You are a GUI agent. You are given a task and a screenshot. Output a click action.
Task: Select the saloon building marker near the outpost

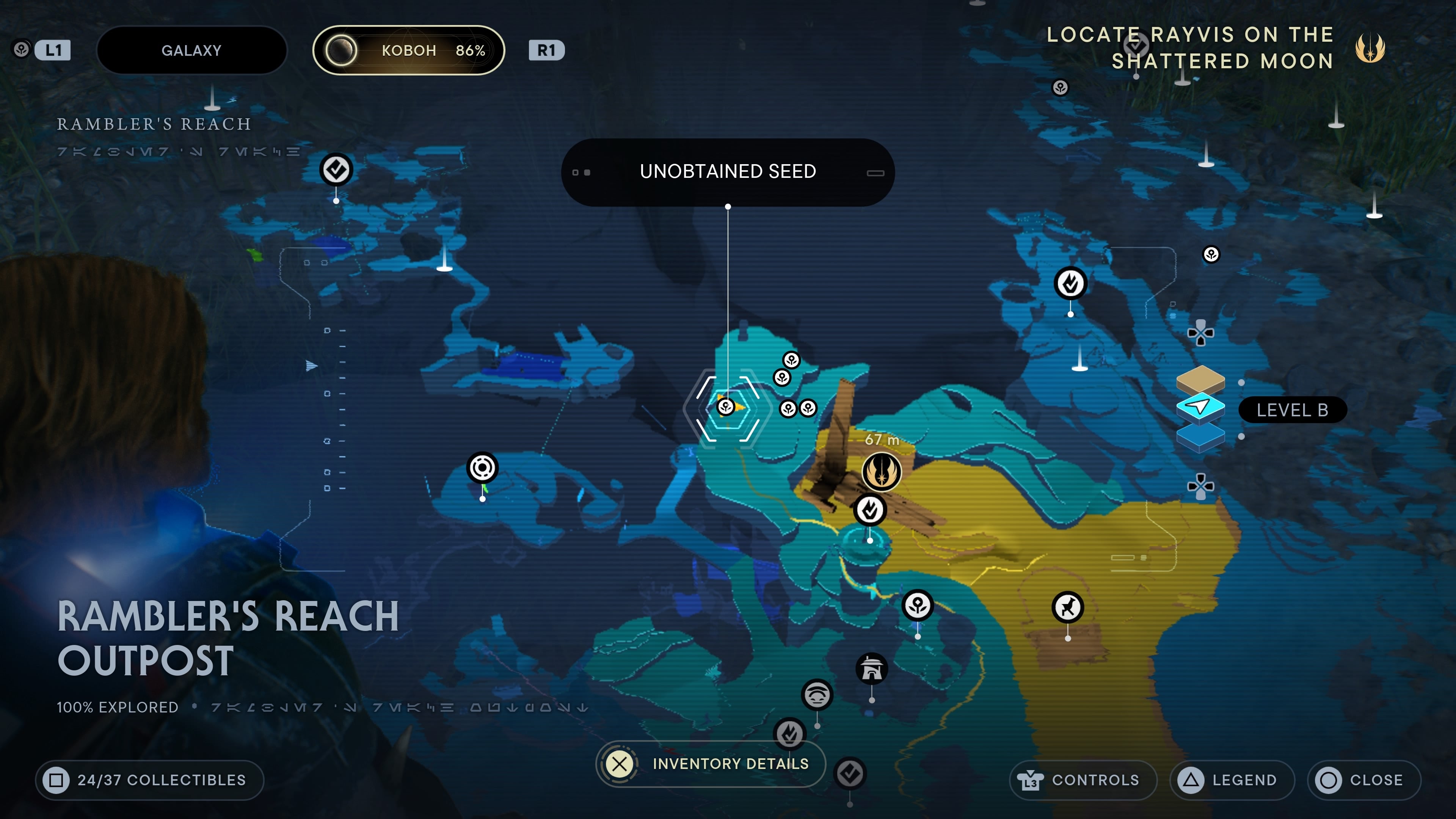(x=872, y=669)
